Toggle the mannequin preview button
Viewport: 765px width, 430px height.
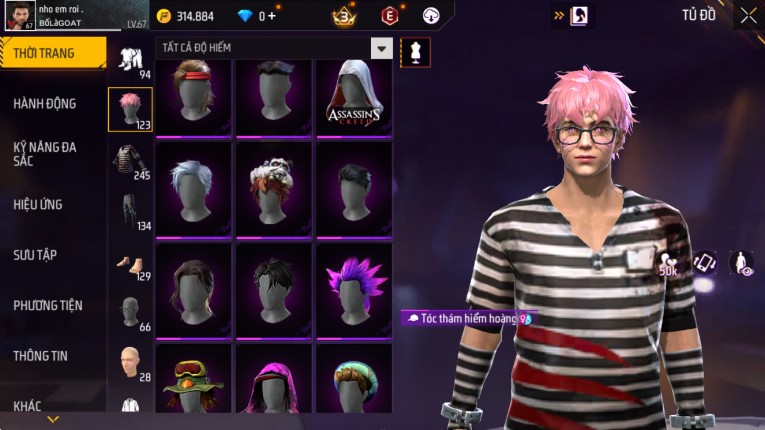point(414,52)
